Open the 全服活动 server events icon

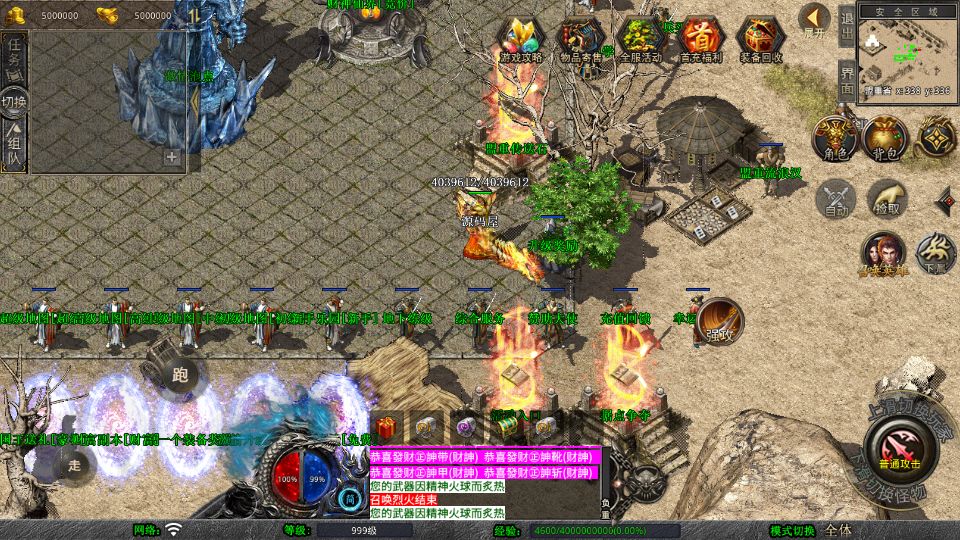[641, 40]
